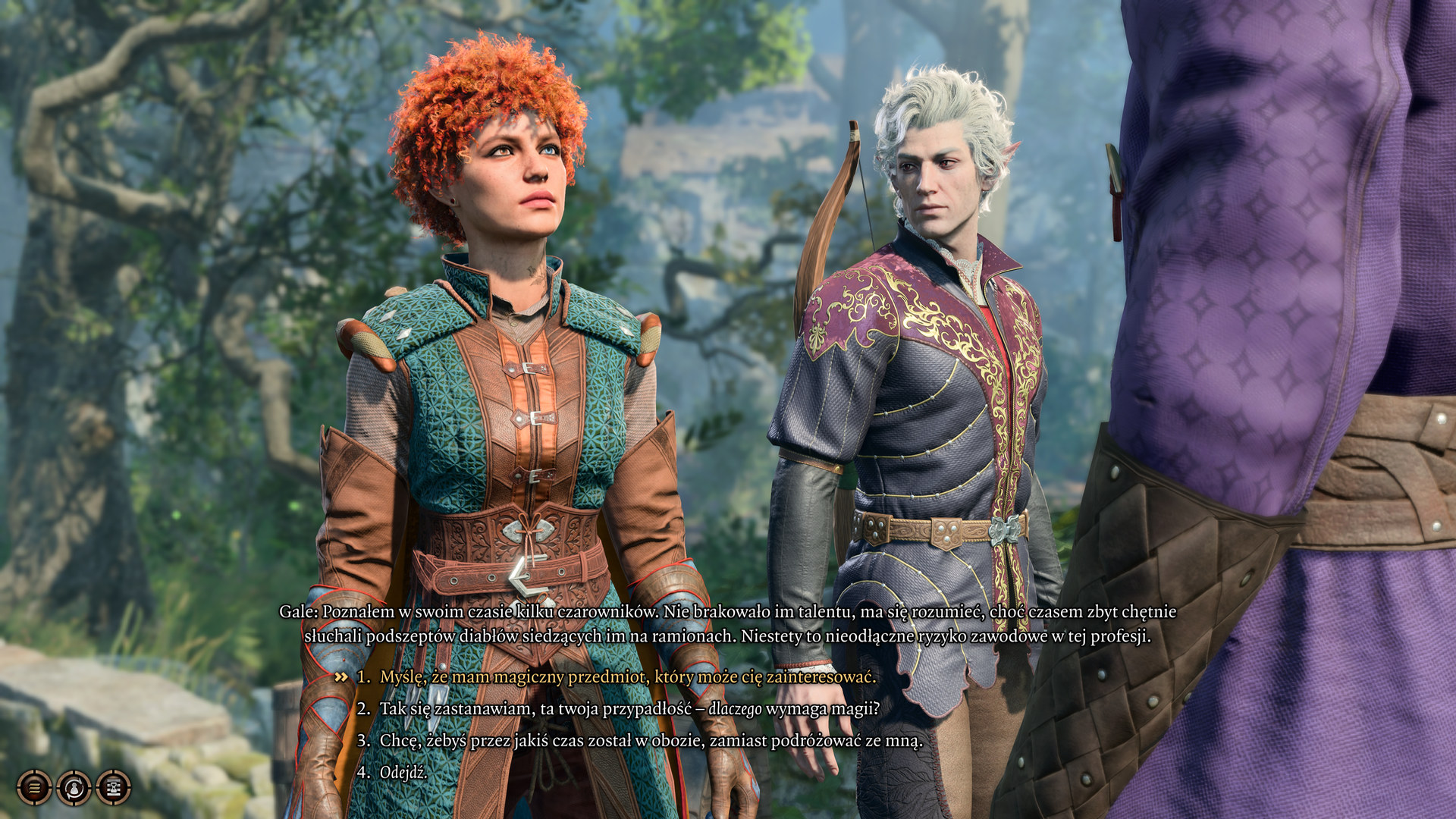This screenshot has height=819, width=1456.
Task: Pick the 'Odejdź' dialogue option
Action: coord(403,772)
